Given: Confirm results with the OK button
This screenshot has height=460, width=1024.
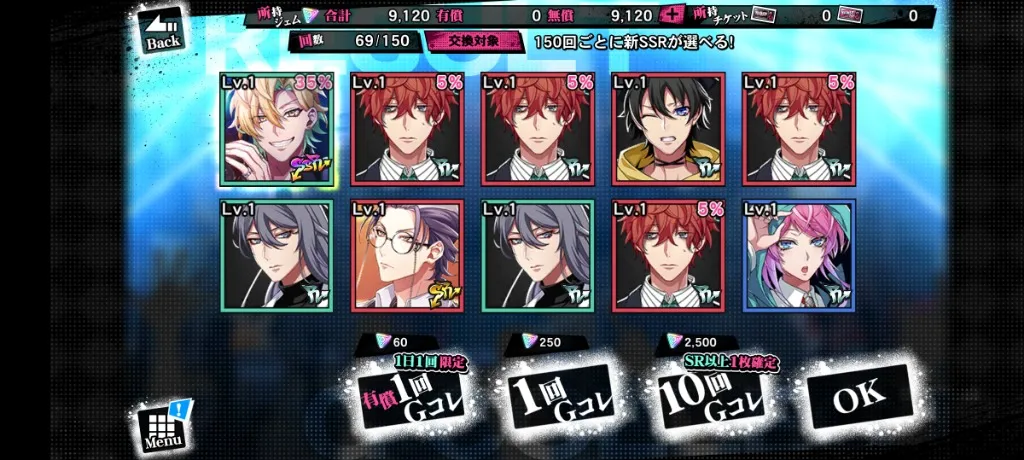Looking at the screenshot, I should tap(859, 397).
